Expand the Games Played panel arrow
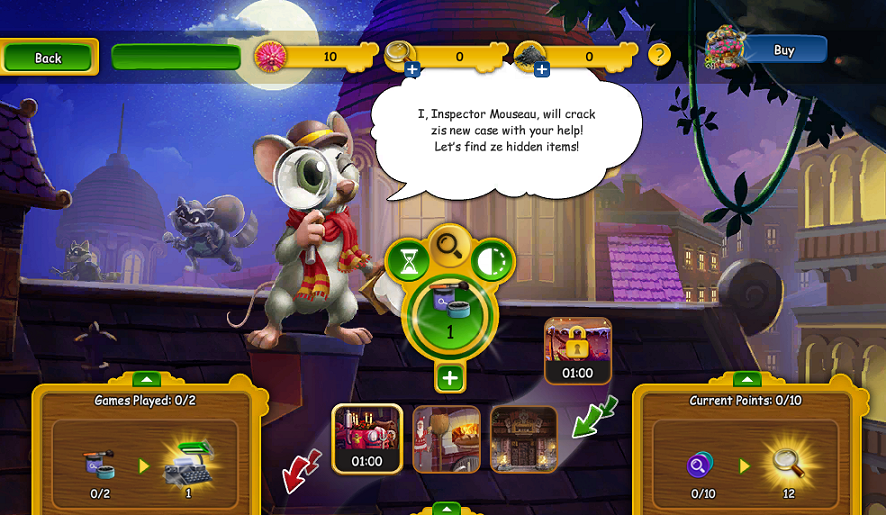886x515 pixels. [147, 379]
